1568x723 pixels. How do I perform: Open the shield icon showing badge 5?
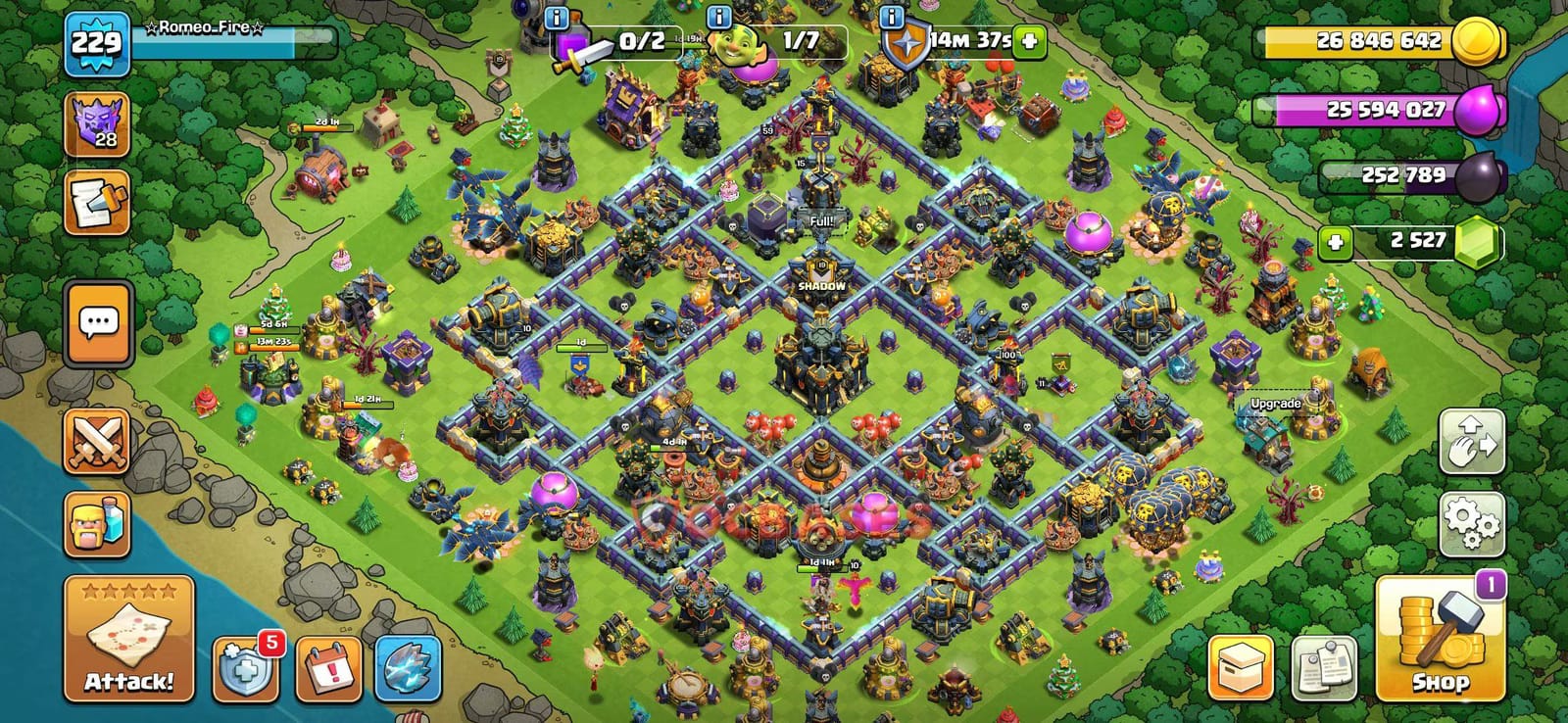tap(247, 666)
